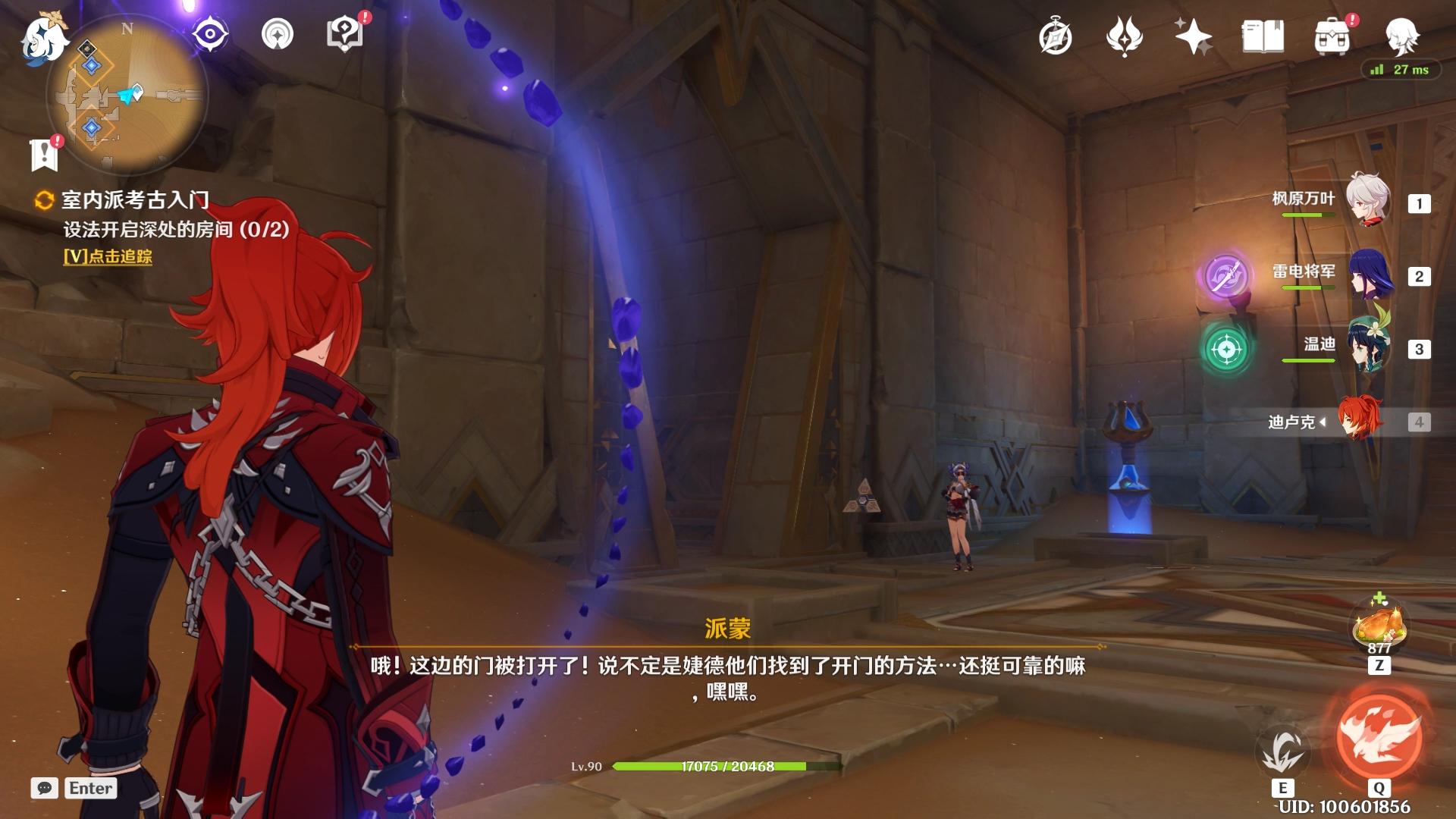Toggle the elemental sight eye icon
The width and height of the screenshot is (1456, 819).
pyautogui.click(x=210, y=34)
